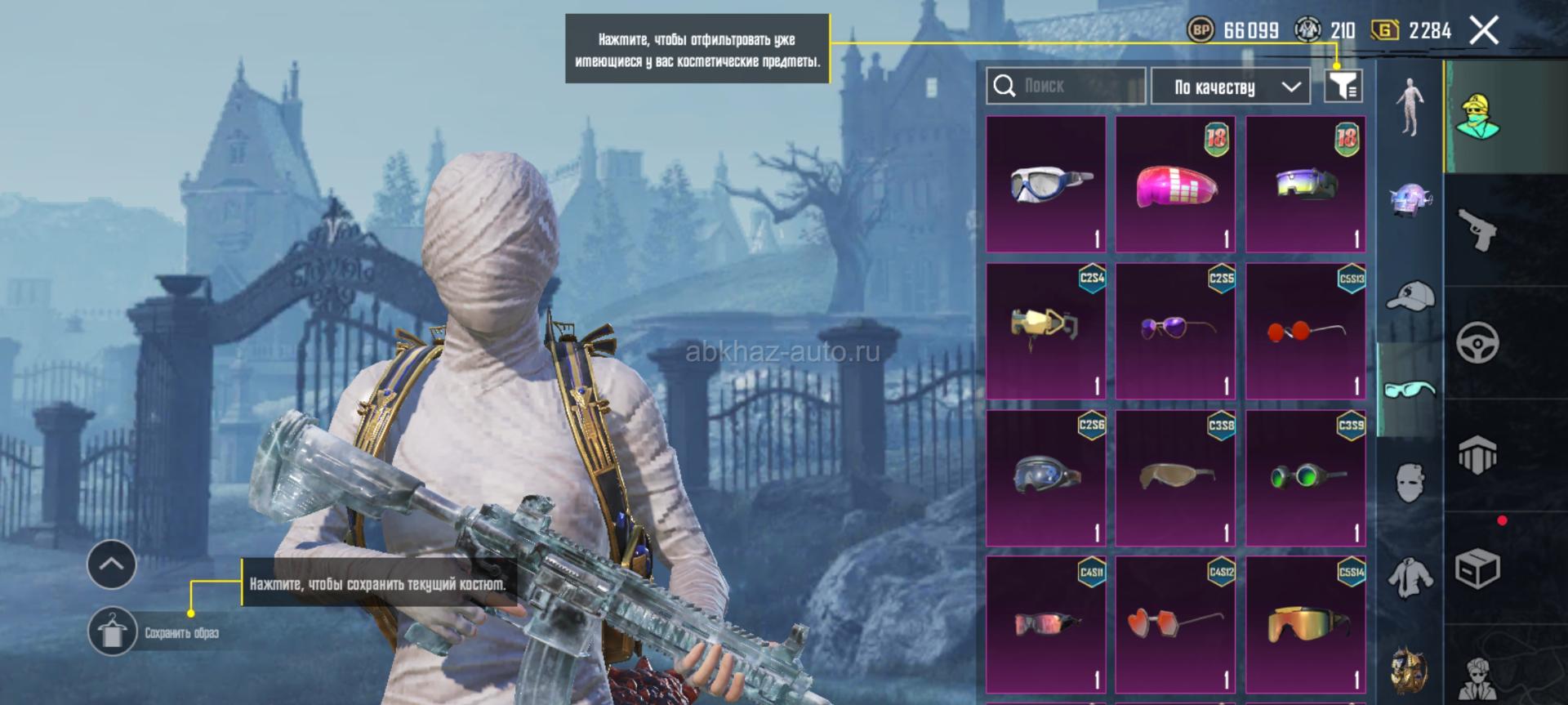Save the look with Сохранить образ
The width and height of the screenshot is (1568, 705).
[113, 631]
